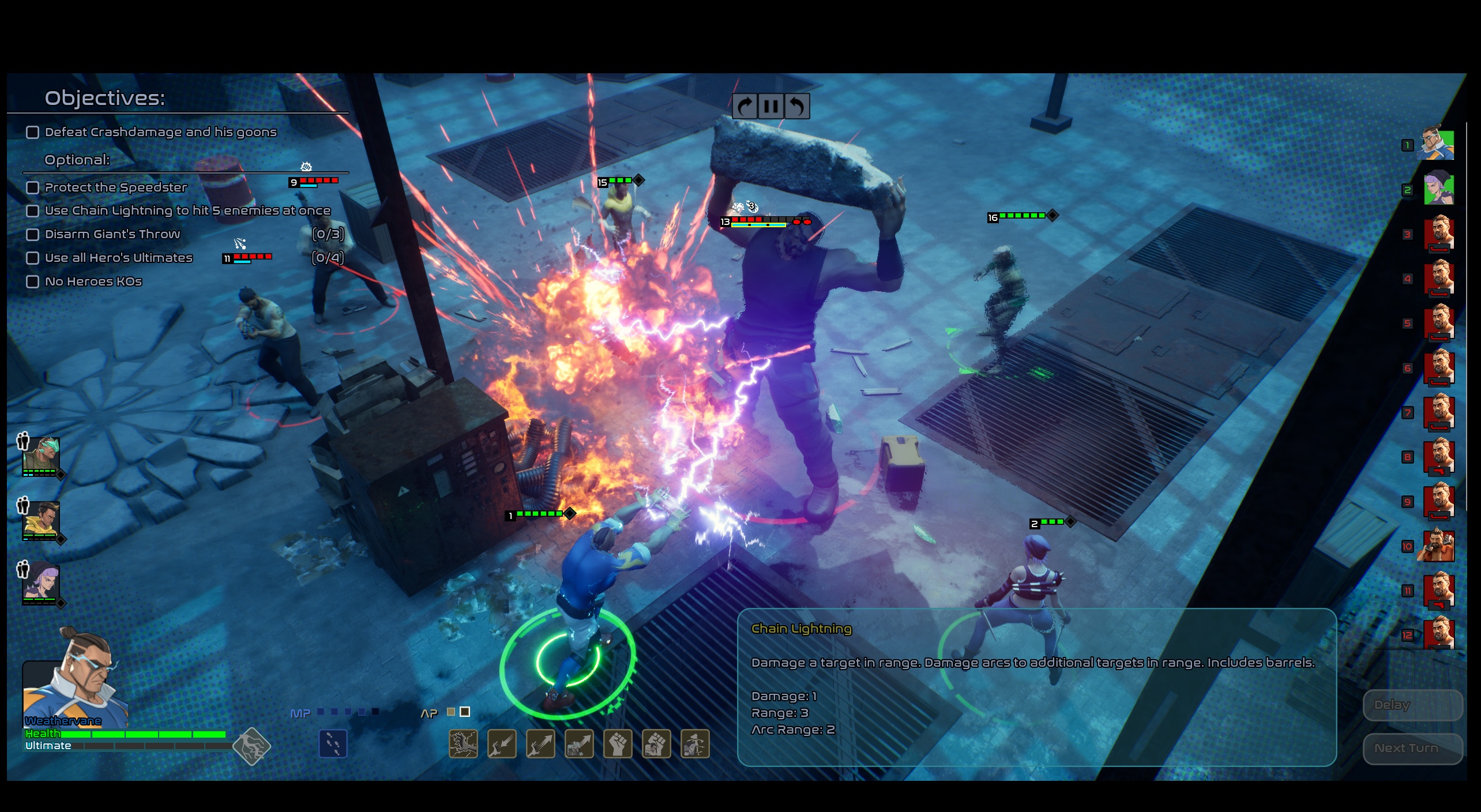1481x812 pixels.
Task: End turn with the Next Turn button
Action: pos(1412,749)
